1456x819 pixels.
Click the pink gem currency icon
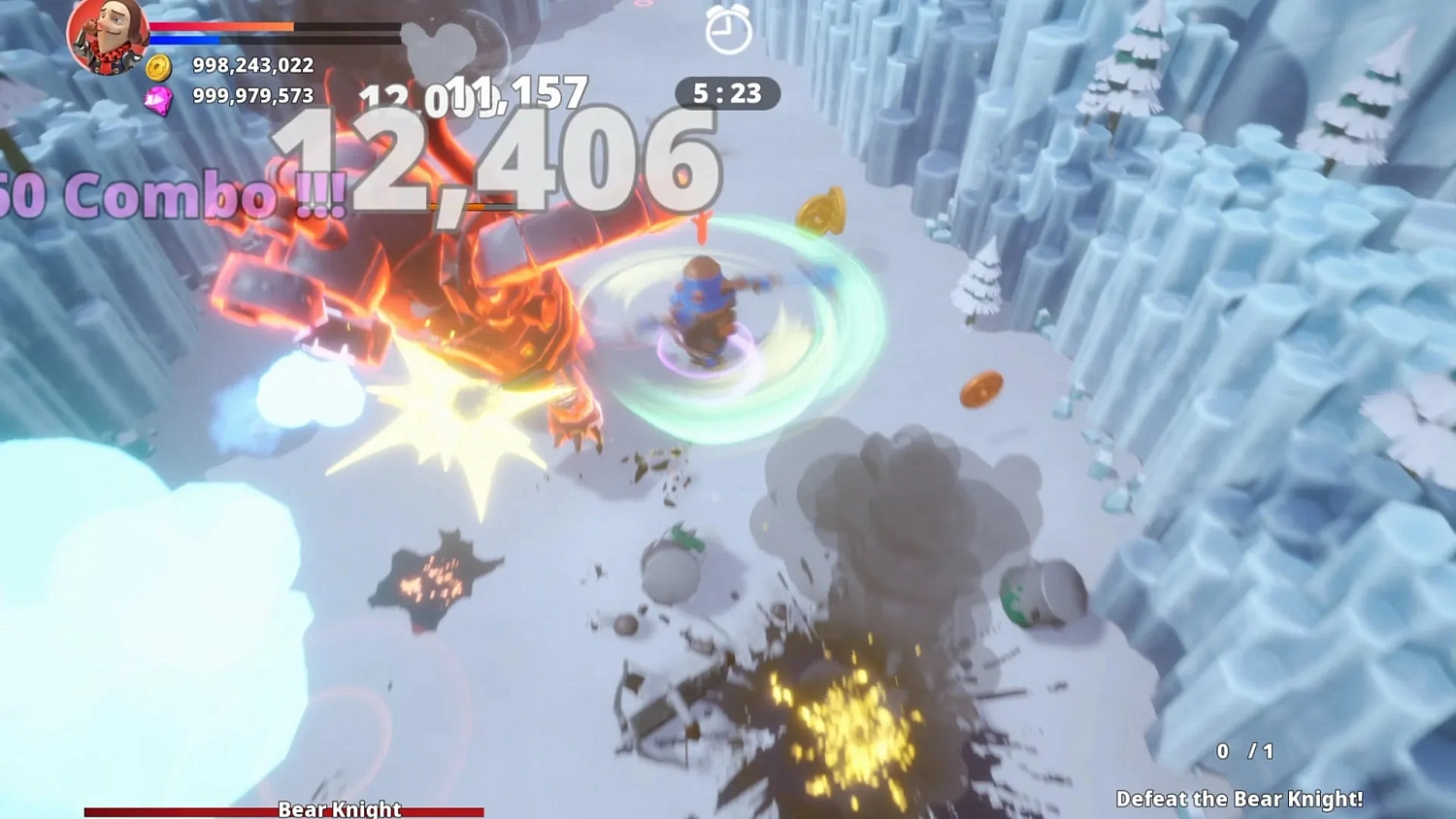point(160,97)
